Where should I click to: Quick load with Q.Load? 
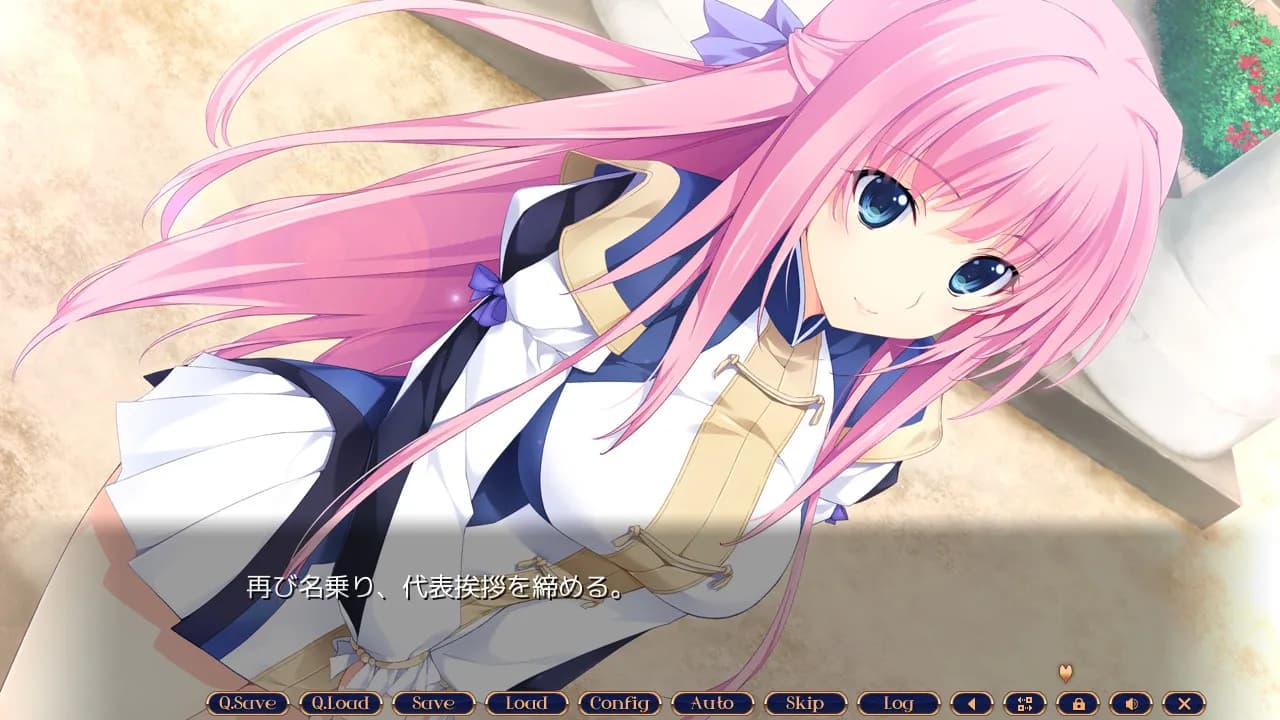click(340, 703)
